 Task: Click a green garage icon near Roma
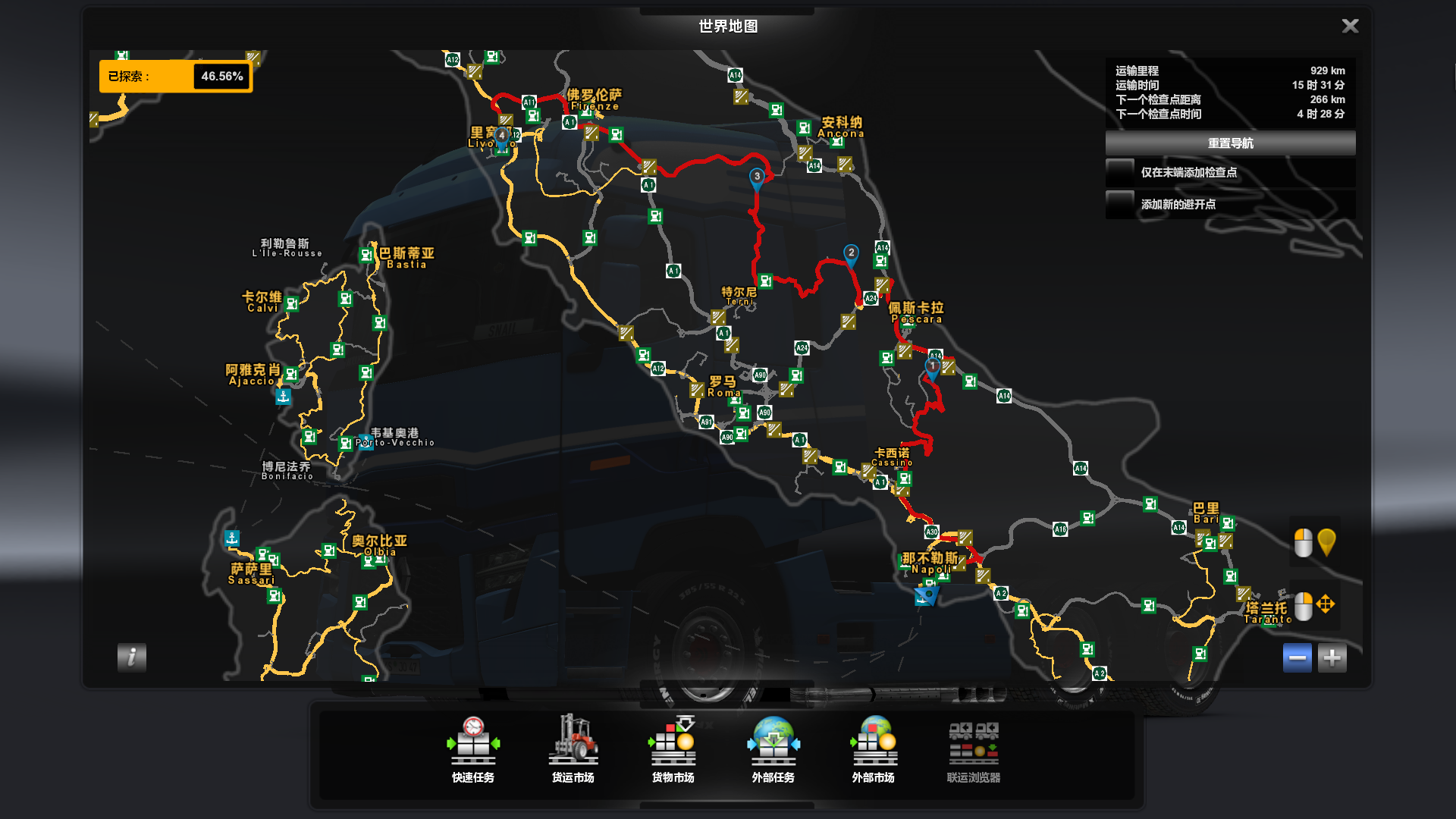tap(735, 400)
